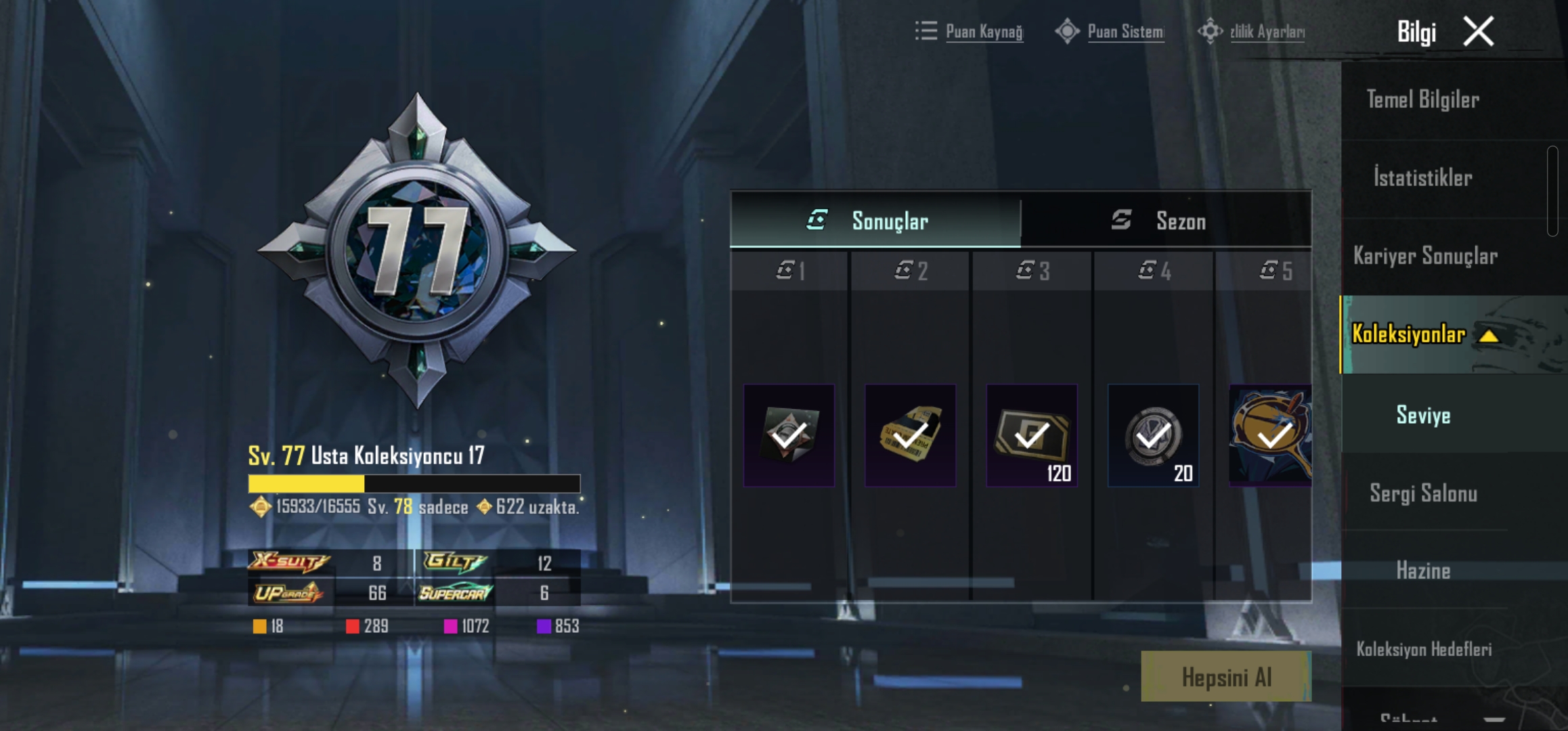The image size is (1568, 731).
Task: Select the level 5 golden pan reward
Action: click(1271, 435)
